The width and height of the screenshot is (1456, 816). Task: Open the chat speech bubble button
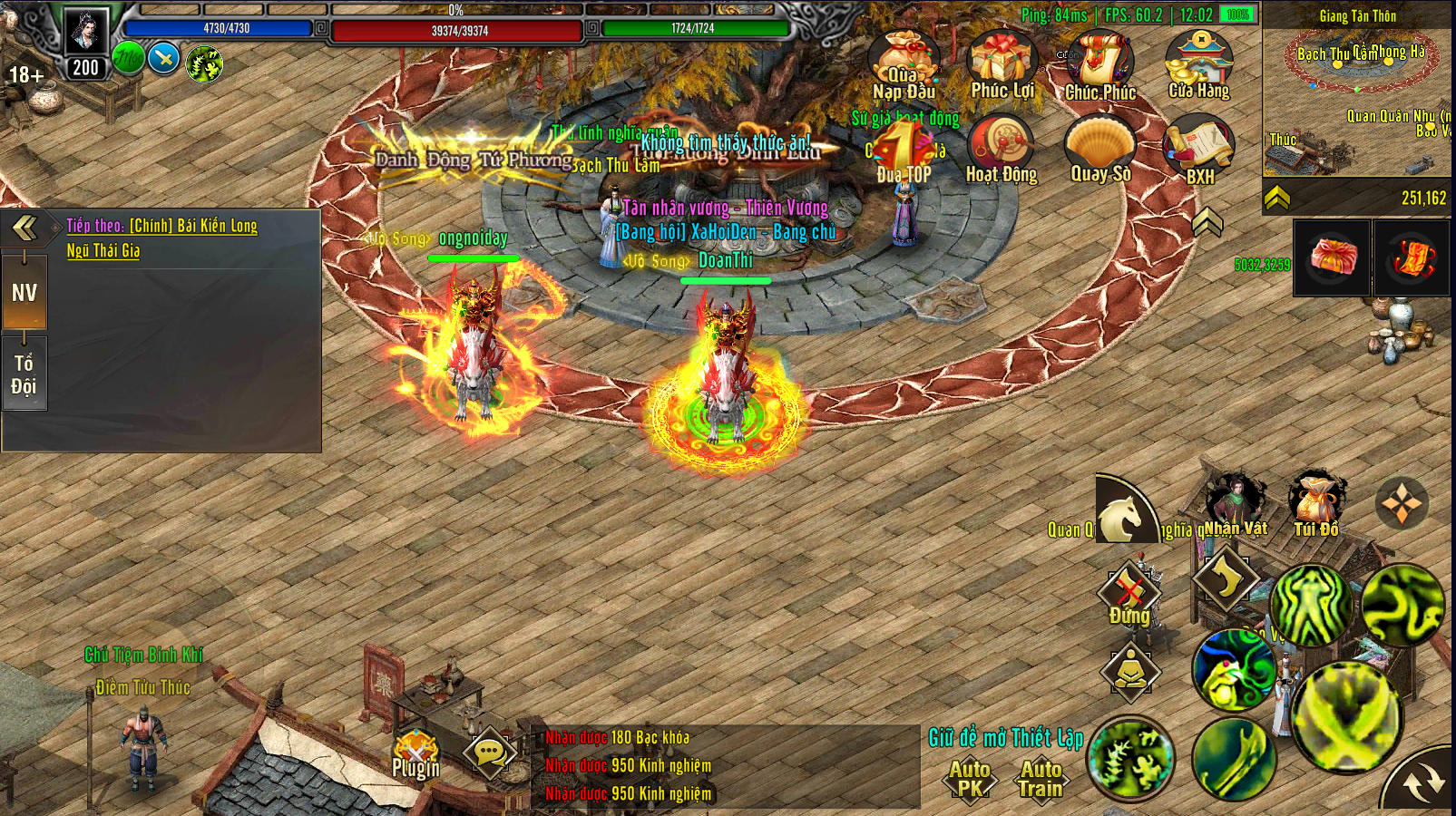490,752
